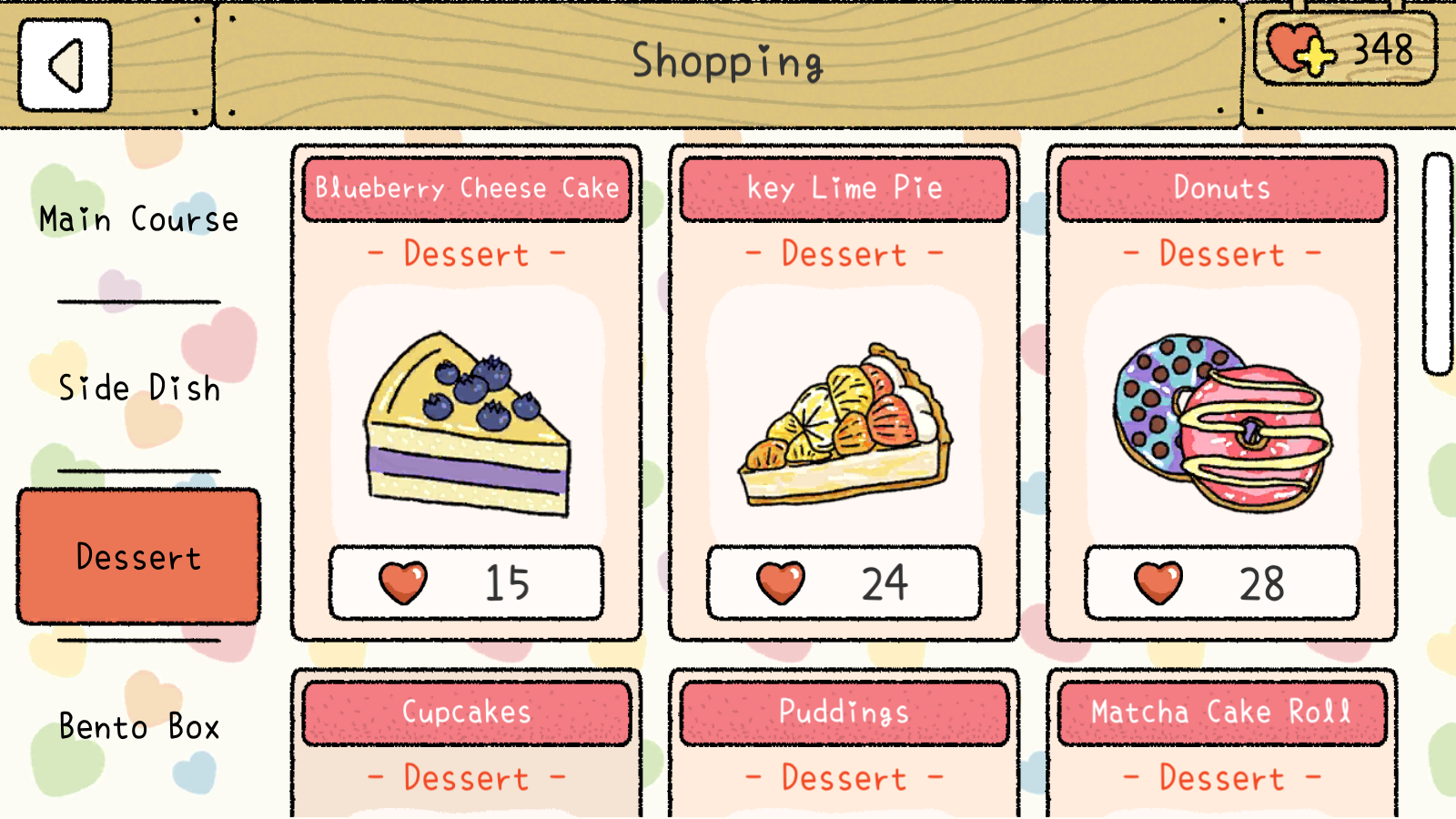Select the Dessert category button

[x=138, y=557]
